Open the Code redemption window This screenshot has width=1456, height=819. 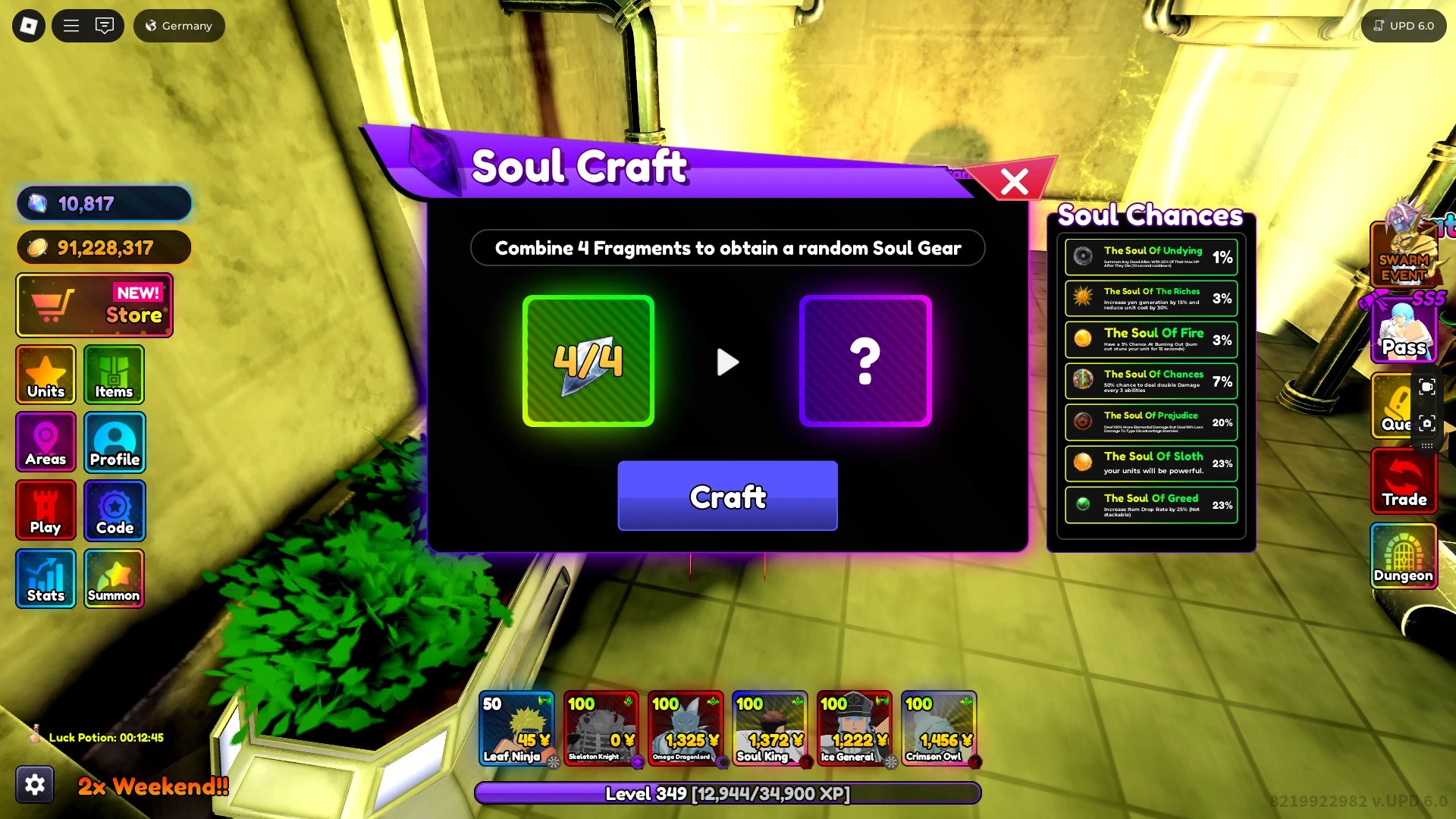coord(114,510)
